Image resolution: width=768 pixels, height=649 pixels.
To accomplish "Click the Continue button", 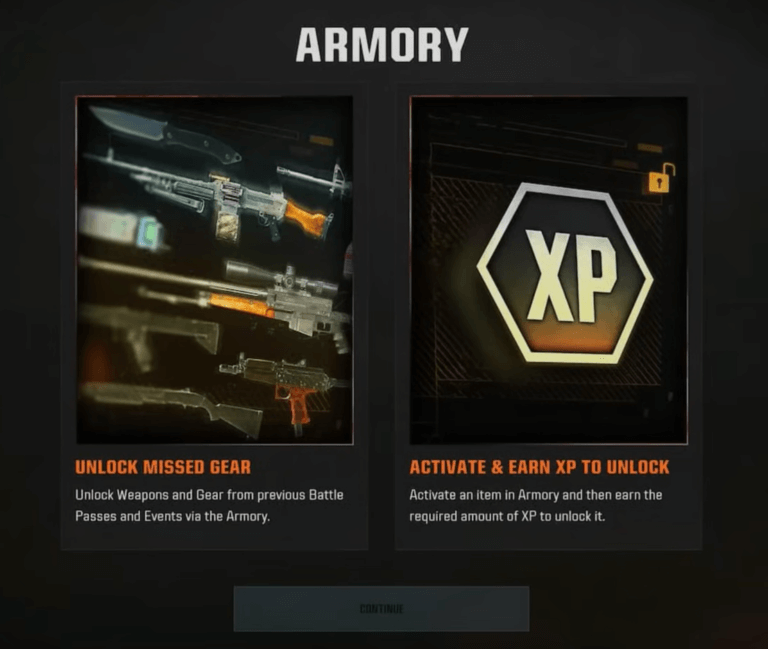I will (381, 608).
